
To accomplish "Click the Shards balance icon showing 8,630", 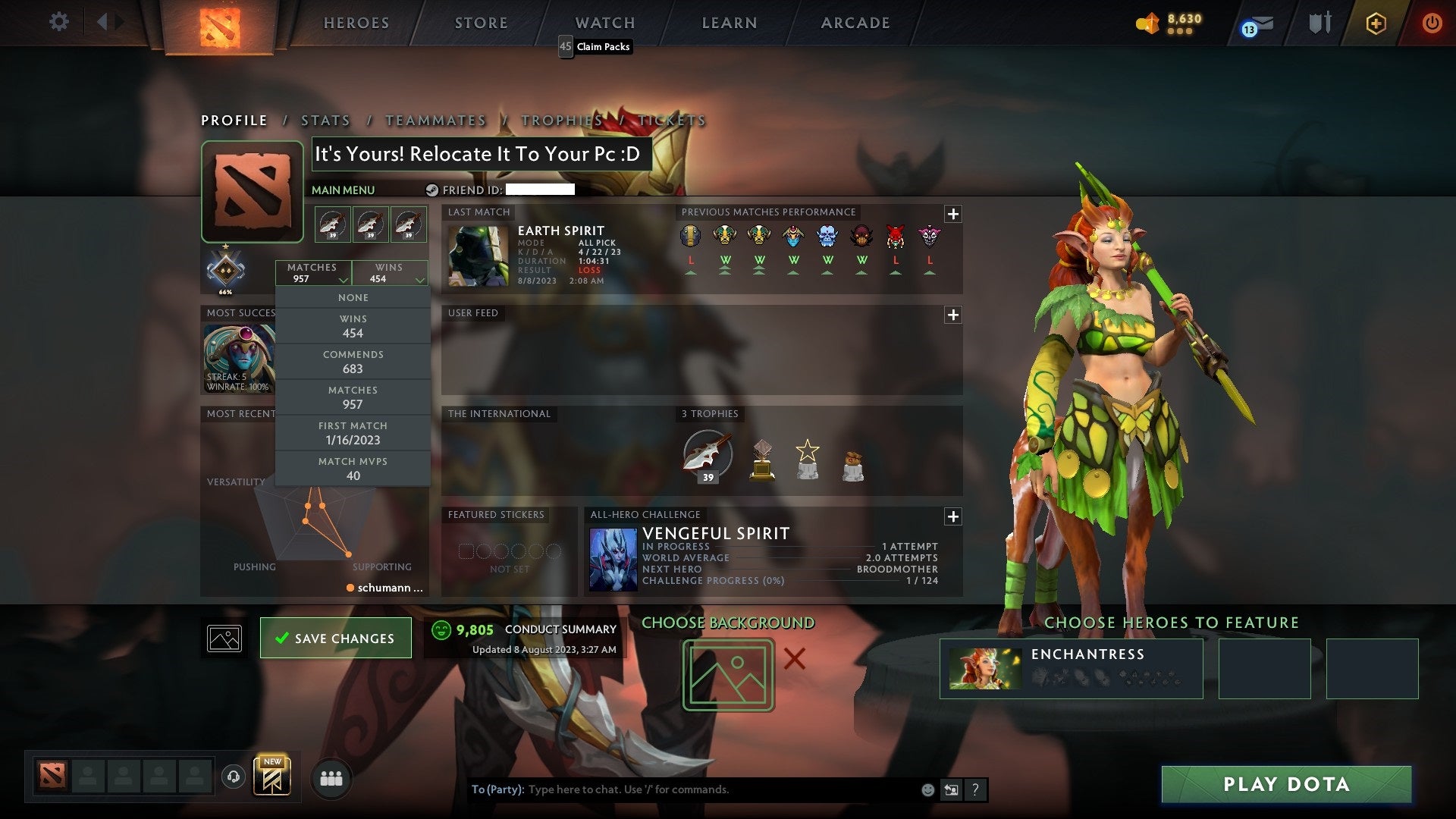I will (x=1147, y=23).
